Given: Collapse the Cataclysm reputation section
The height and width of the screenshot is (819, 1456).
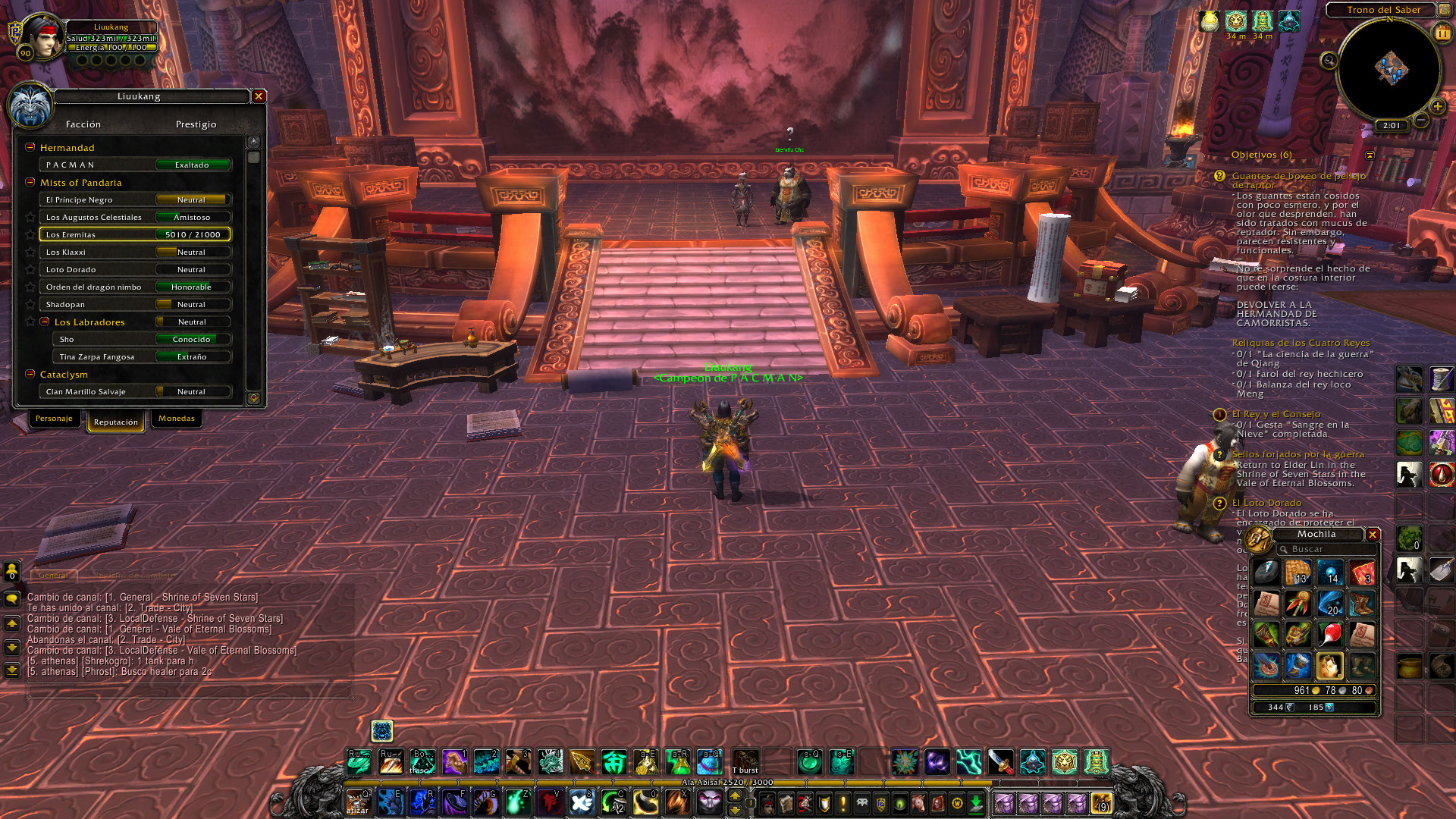Looking at the screenshot, I should [x=29, y=374].
